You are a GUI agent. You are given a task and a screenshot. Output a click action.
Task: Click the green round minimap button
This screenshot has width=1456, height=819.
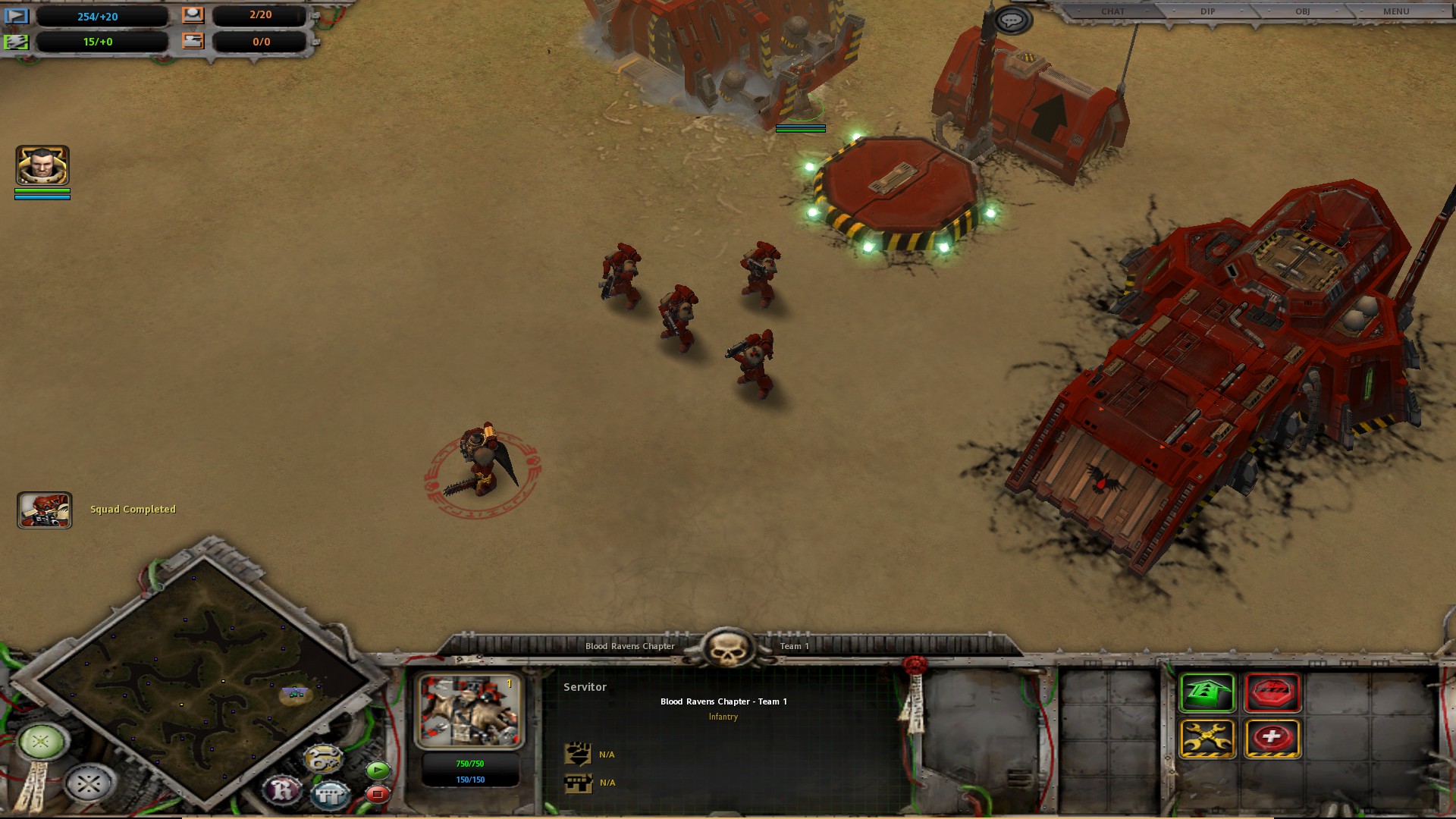tap(41, 741)
